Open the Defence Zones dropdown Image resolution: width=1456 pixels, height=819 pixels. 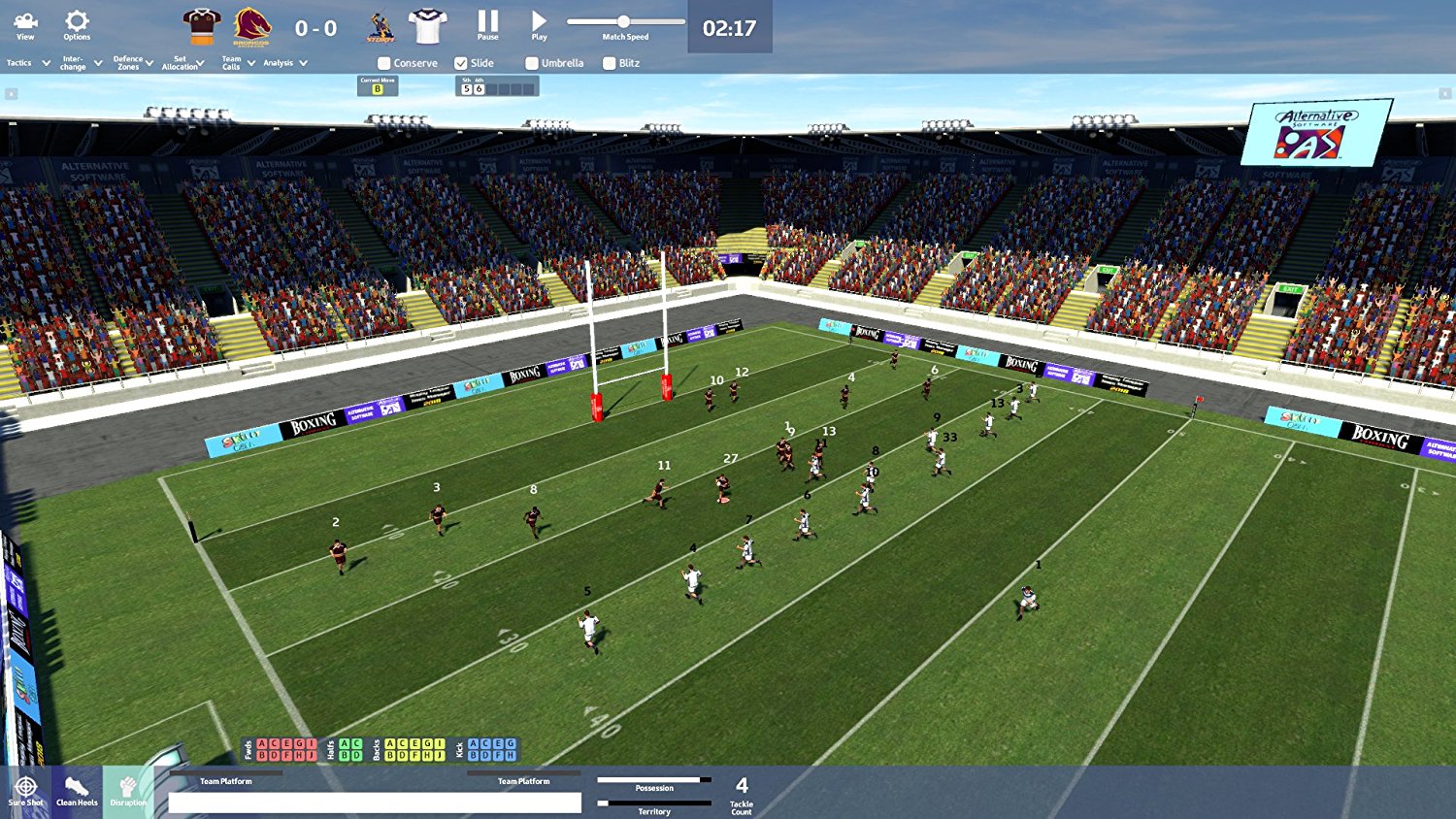(127, 62)
